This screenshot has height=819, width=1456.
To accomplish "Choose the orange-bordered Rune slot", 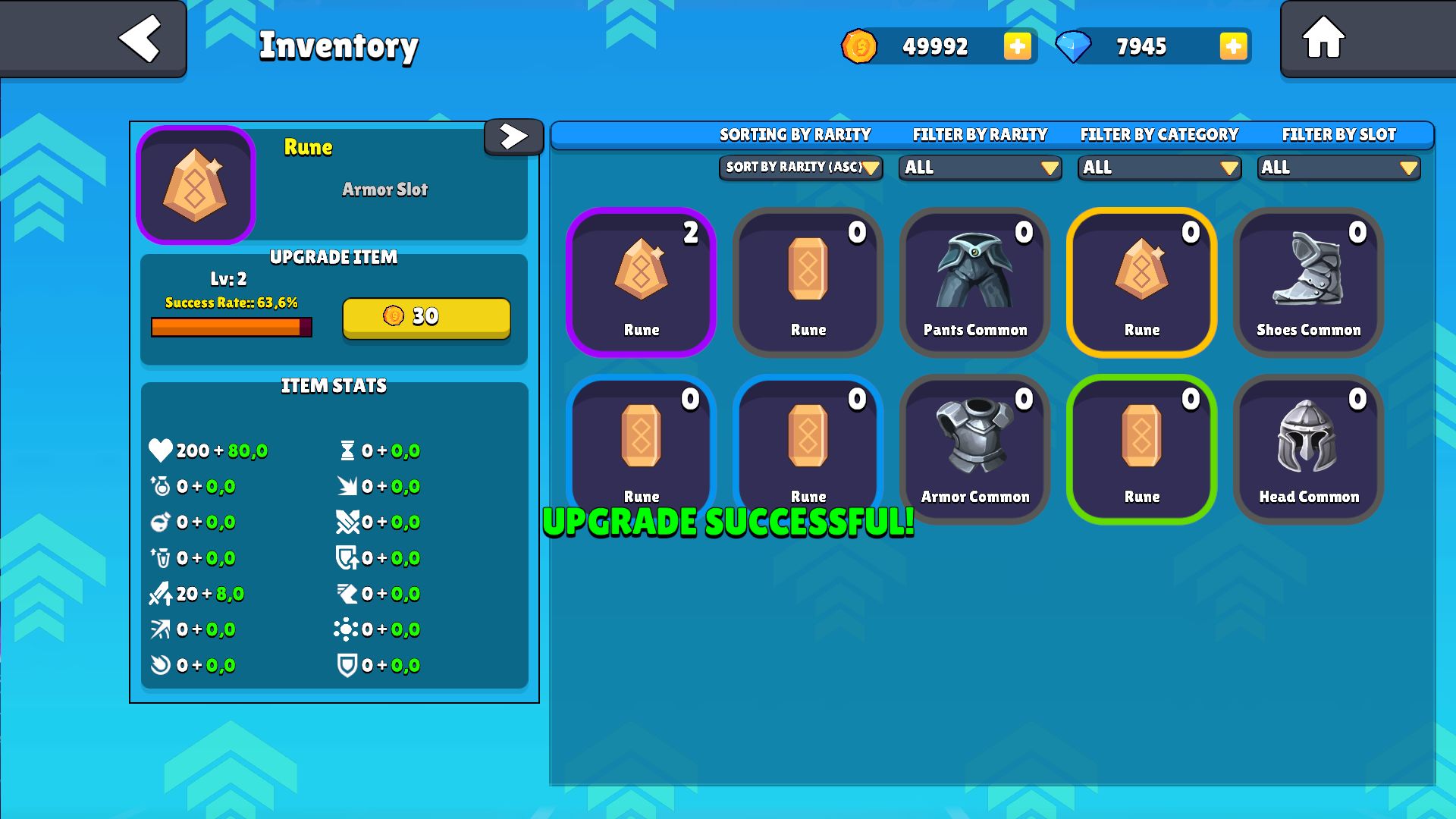I will 1141,282.
